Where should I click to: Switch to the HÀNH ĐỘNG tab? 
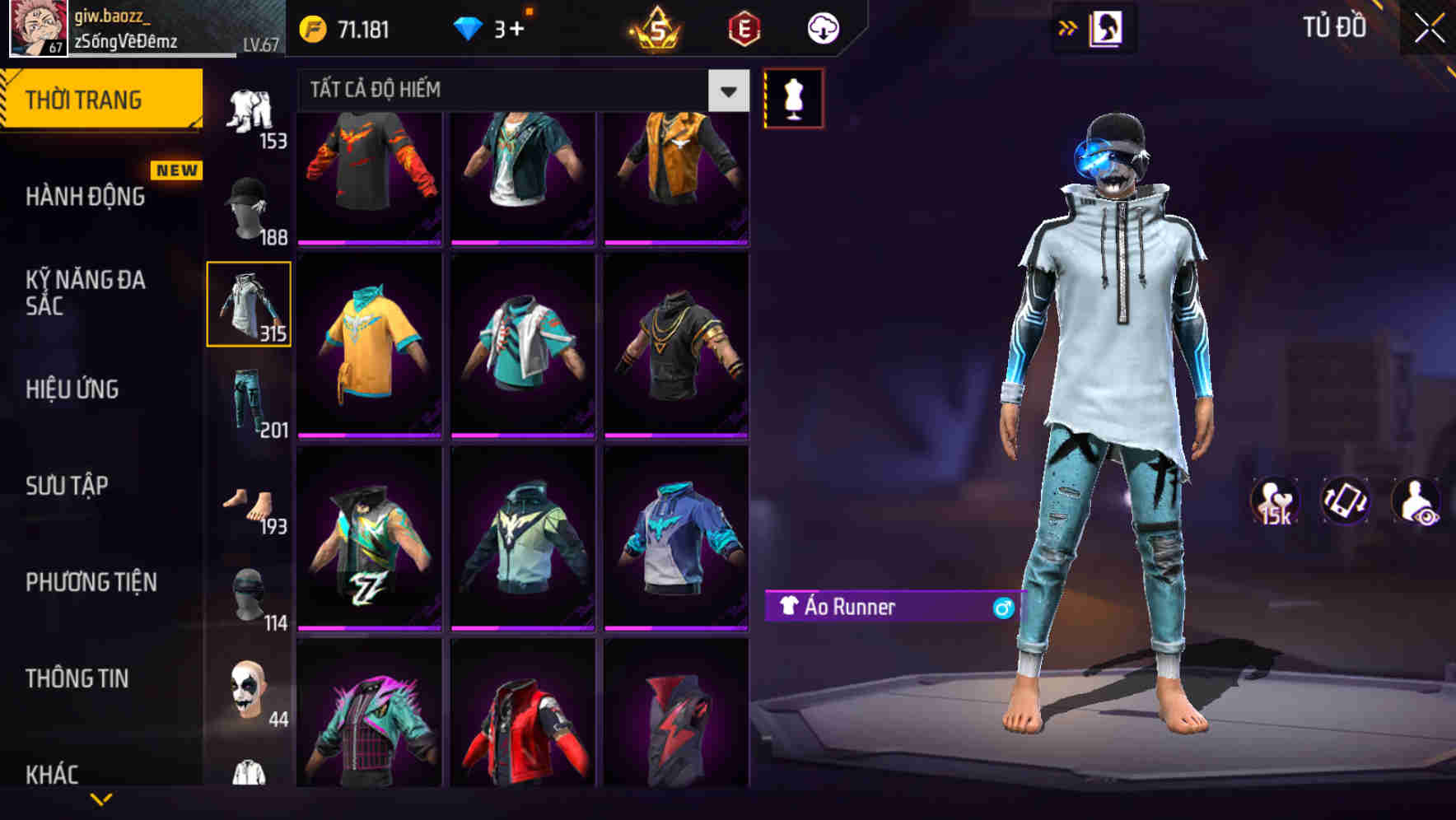86,196
